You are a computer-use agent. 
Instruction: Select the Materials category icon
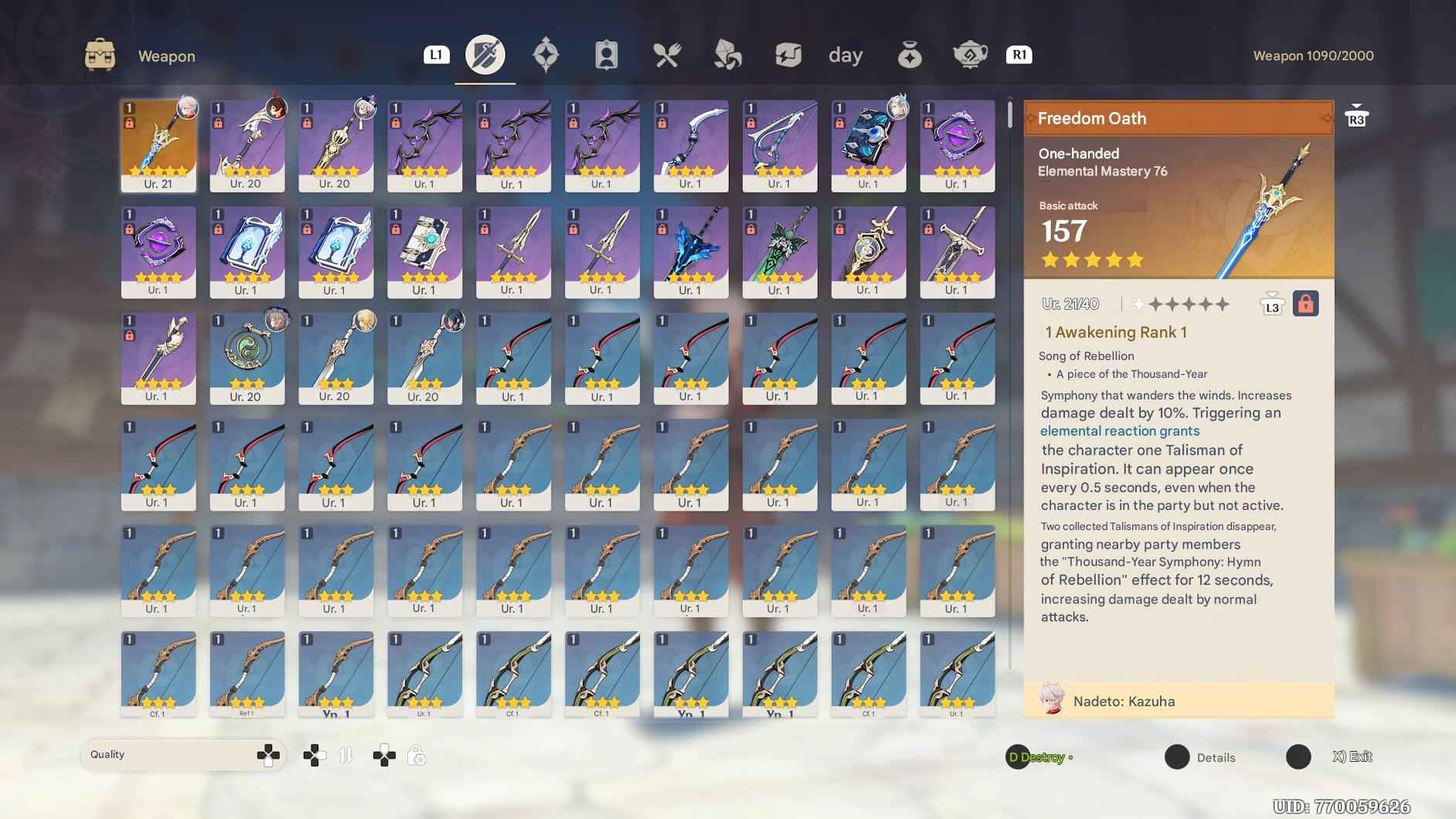(726, 54)
